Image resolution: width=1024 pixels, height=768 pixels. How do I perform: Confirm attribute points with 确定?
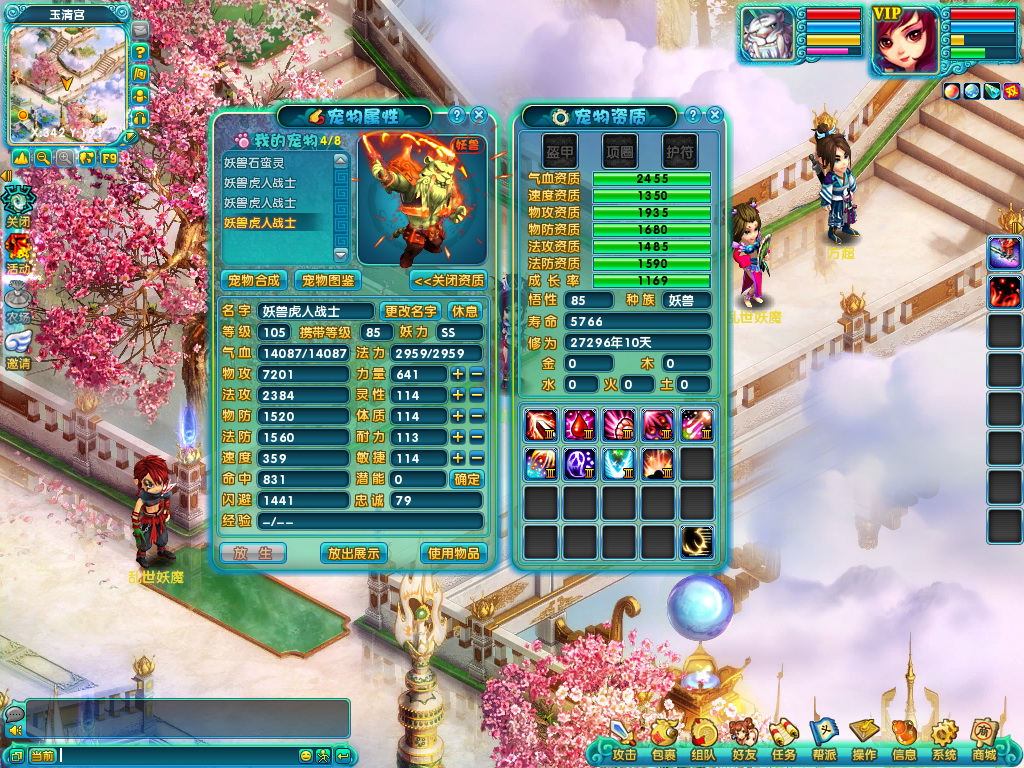(x=465, y=479)
